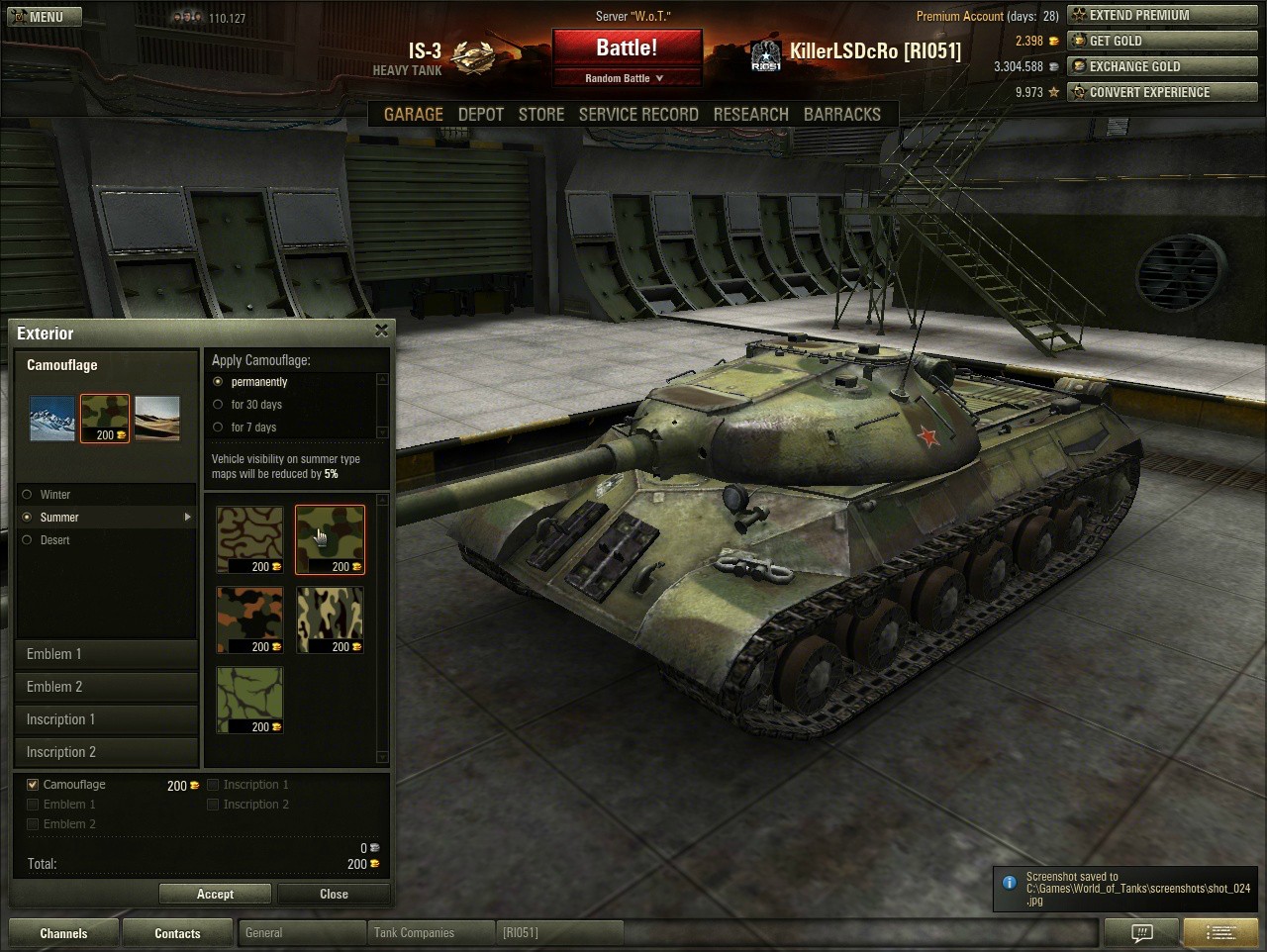
Task: Open the Channels button
Action: pyautogui.click(x=63, y=933)
